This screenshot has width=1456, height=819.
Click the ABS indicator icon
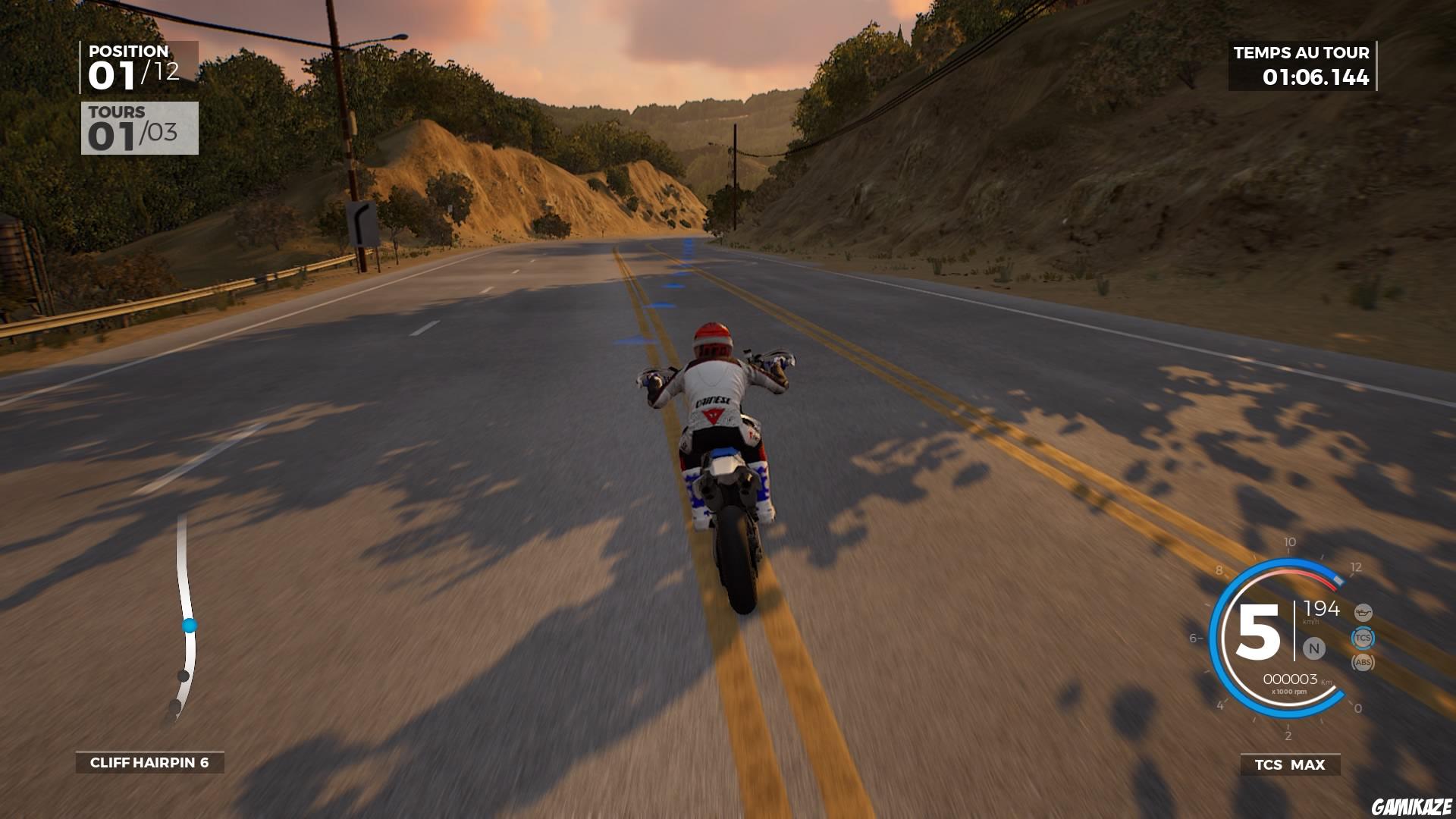(1364, 662)
